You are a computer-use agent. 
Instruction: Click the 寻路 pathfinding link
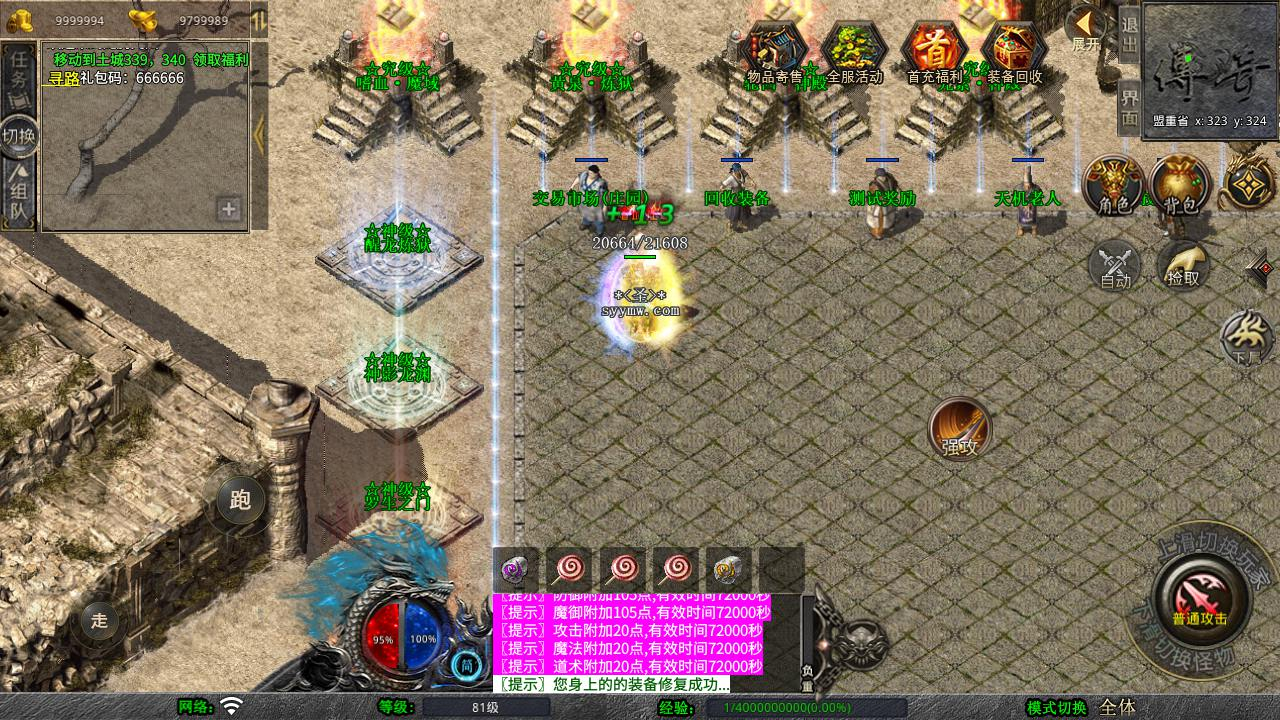point(64,78)
